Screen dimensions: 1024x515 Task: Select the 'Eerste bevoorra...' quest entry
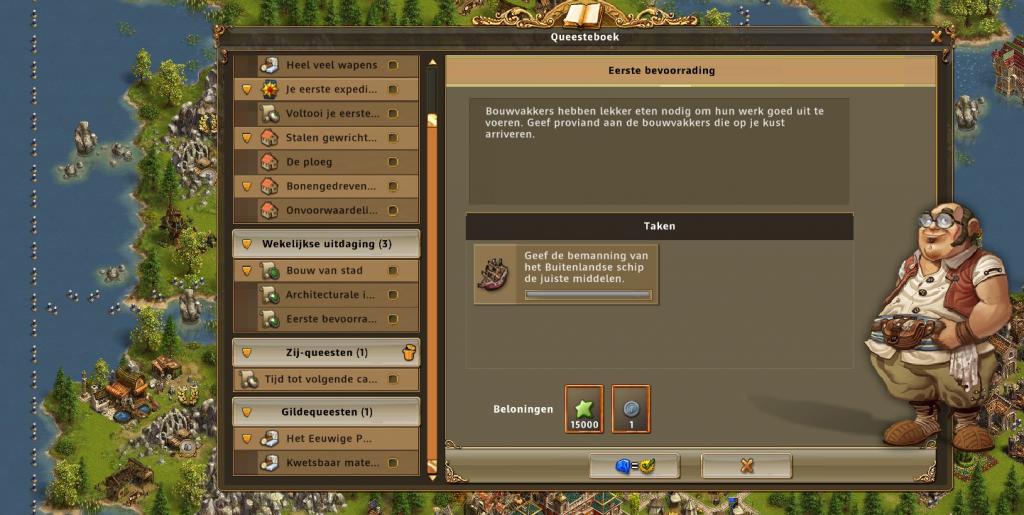click(331, 319)
